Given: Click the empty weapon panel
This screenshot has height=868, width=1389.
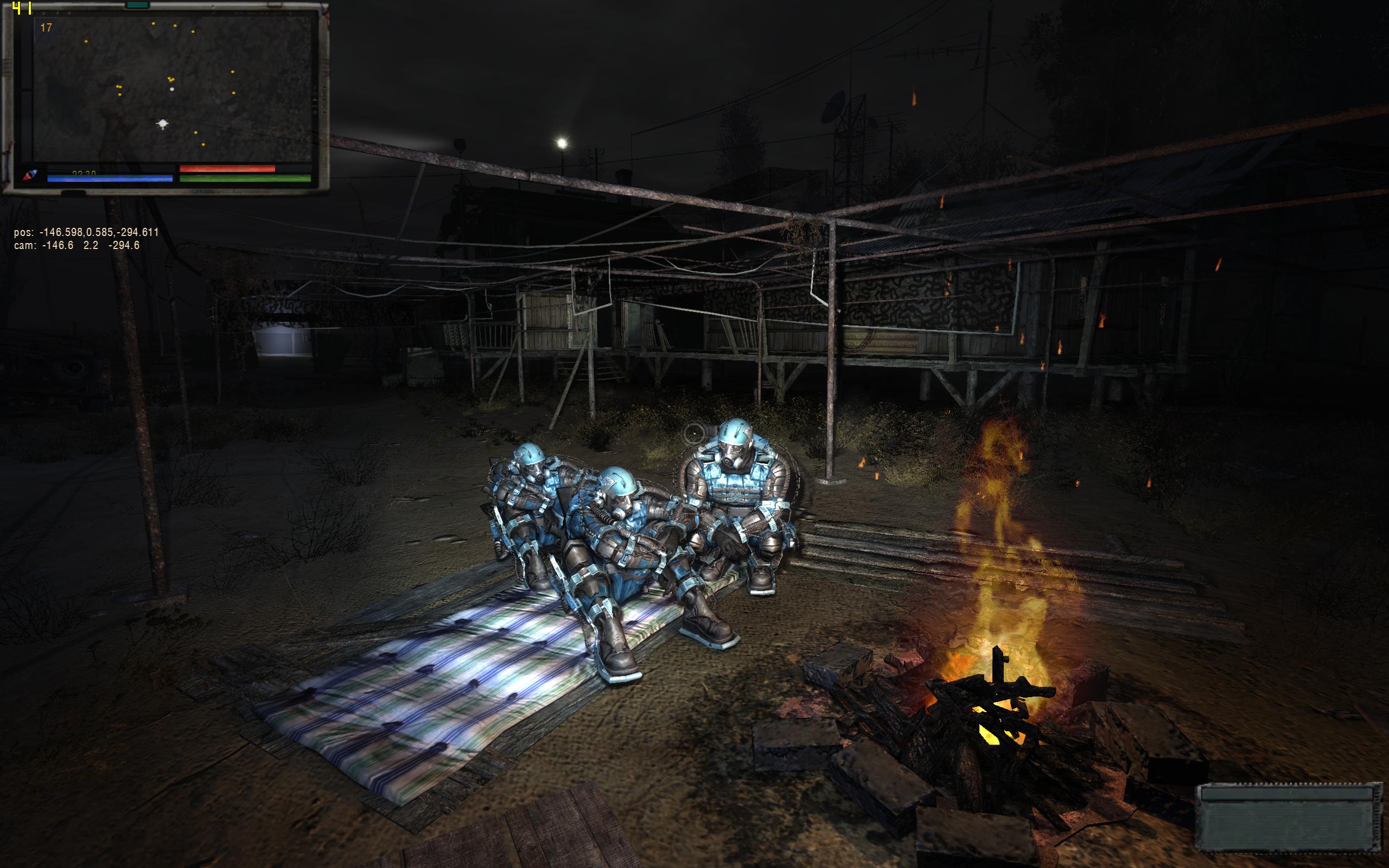Looking at the screenshot, I should [x=1289, y=818].
